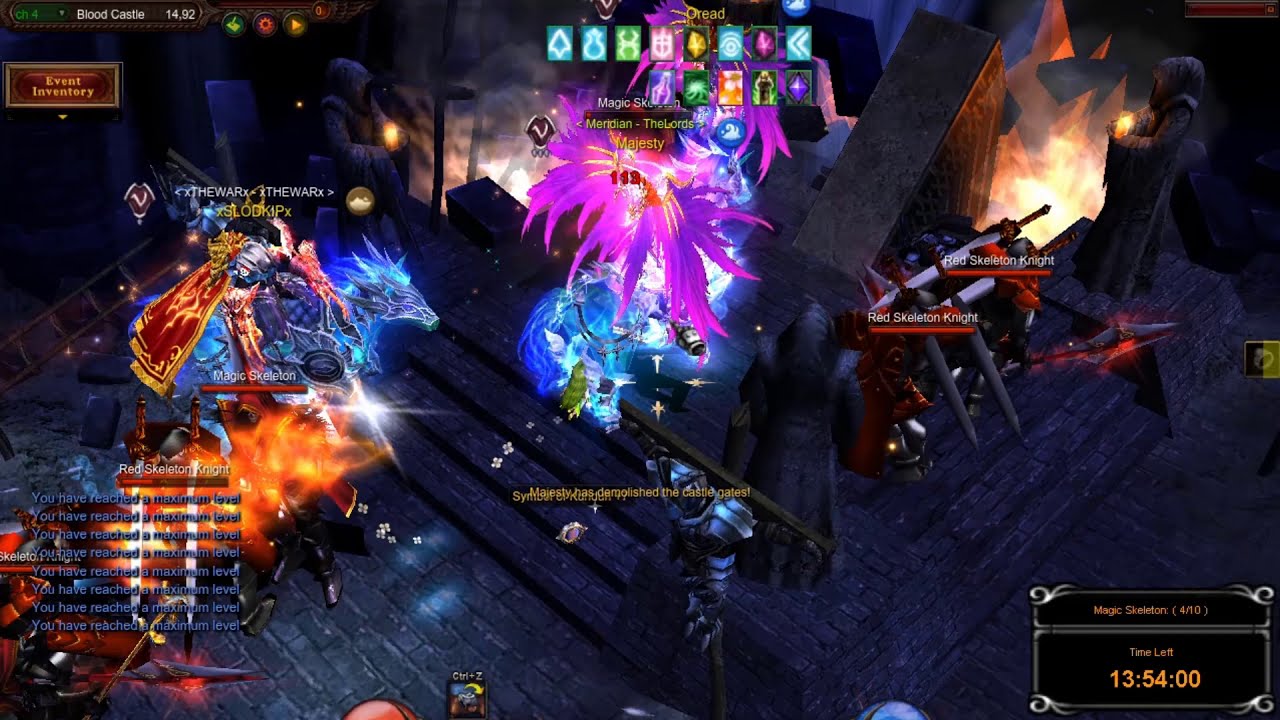
Task: Select the green swirl buff icon
Action: (696, 88)
